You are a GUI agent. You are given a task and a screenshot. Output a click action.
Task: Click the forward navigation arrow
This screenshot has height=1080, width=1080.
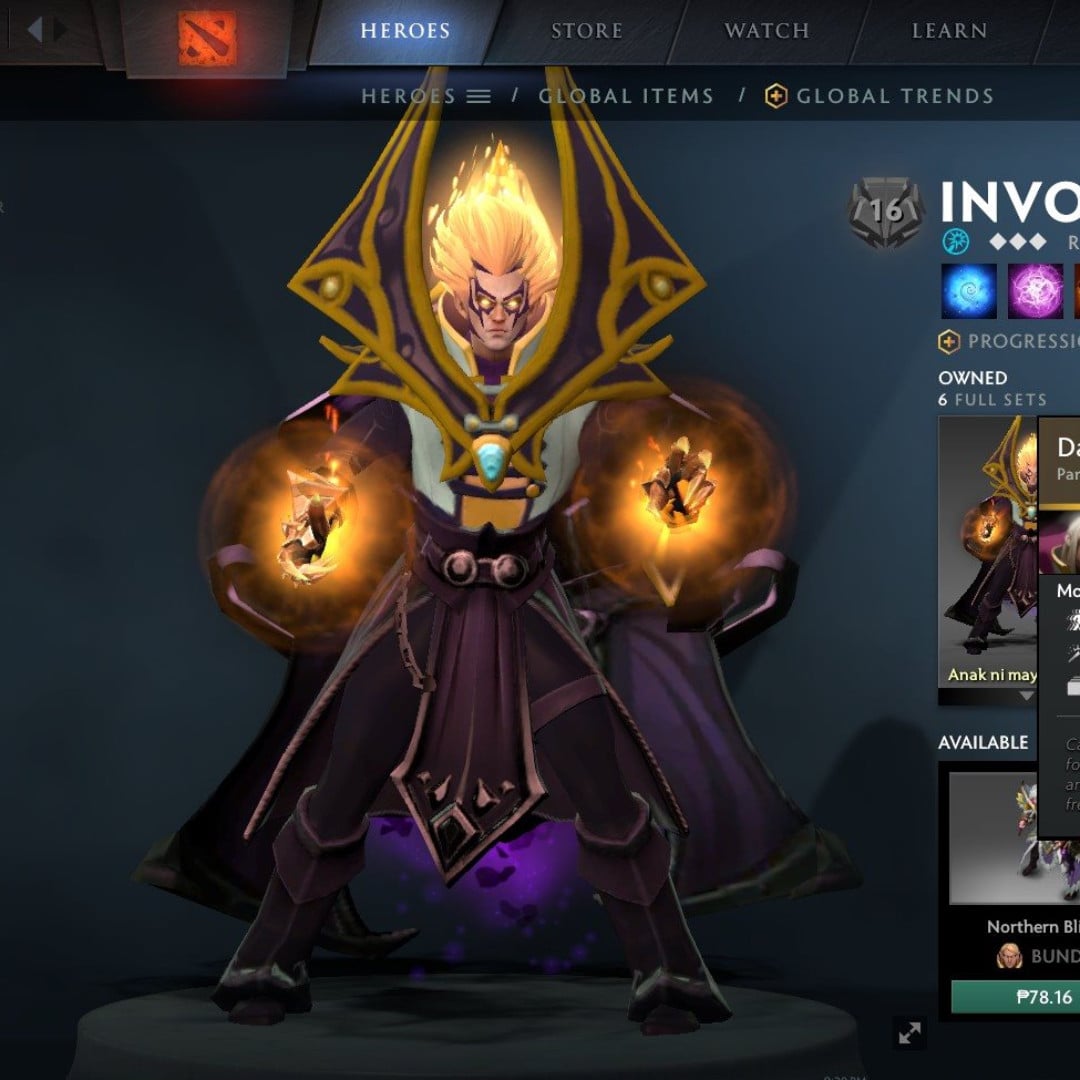[x=61, y=30]
